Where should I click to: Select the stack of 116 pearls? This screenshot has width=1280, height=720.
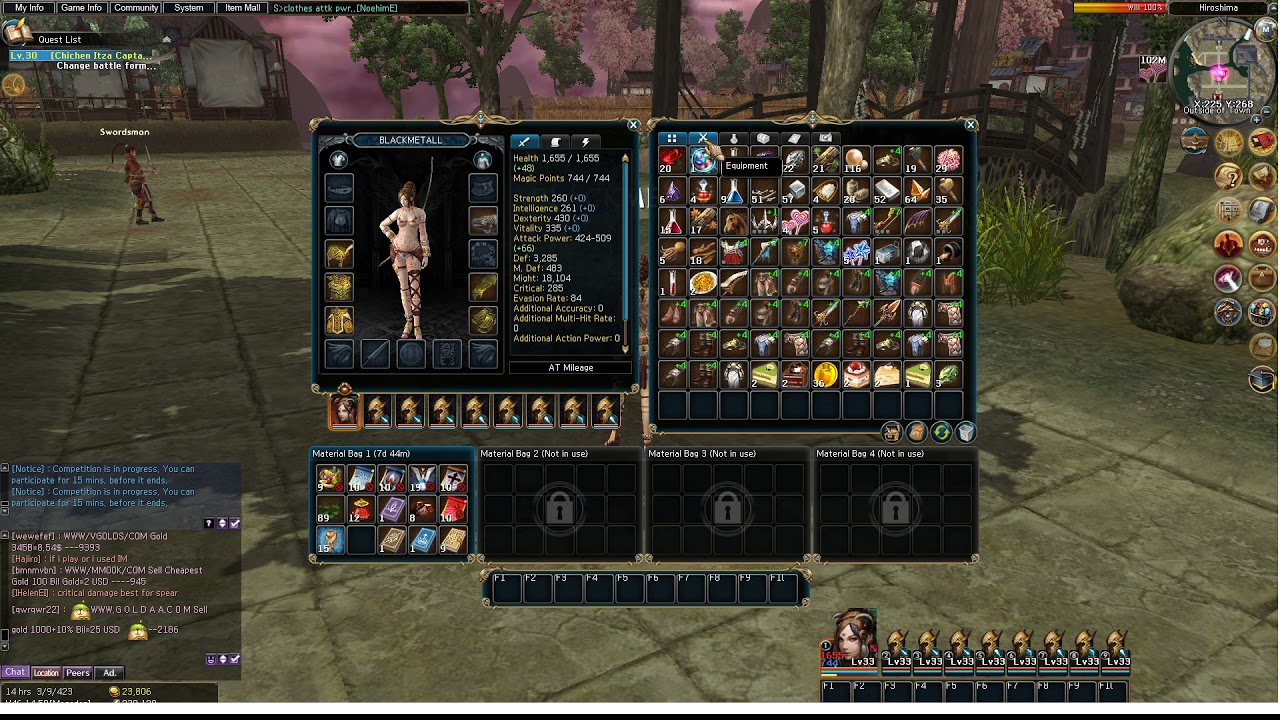(x=855, y=160)
